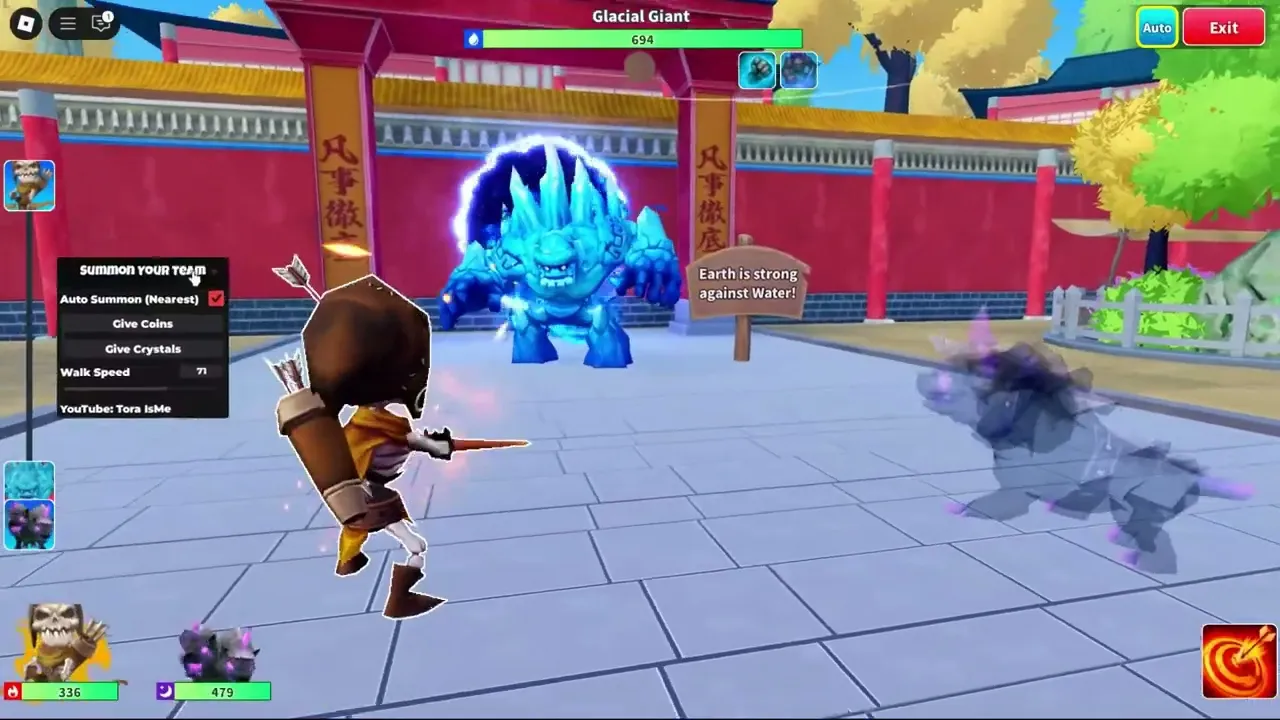Collapse the Summon Your Team panel
Screen dimensions: 1280x720
click(215, 270)
